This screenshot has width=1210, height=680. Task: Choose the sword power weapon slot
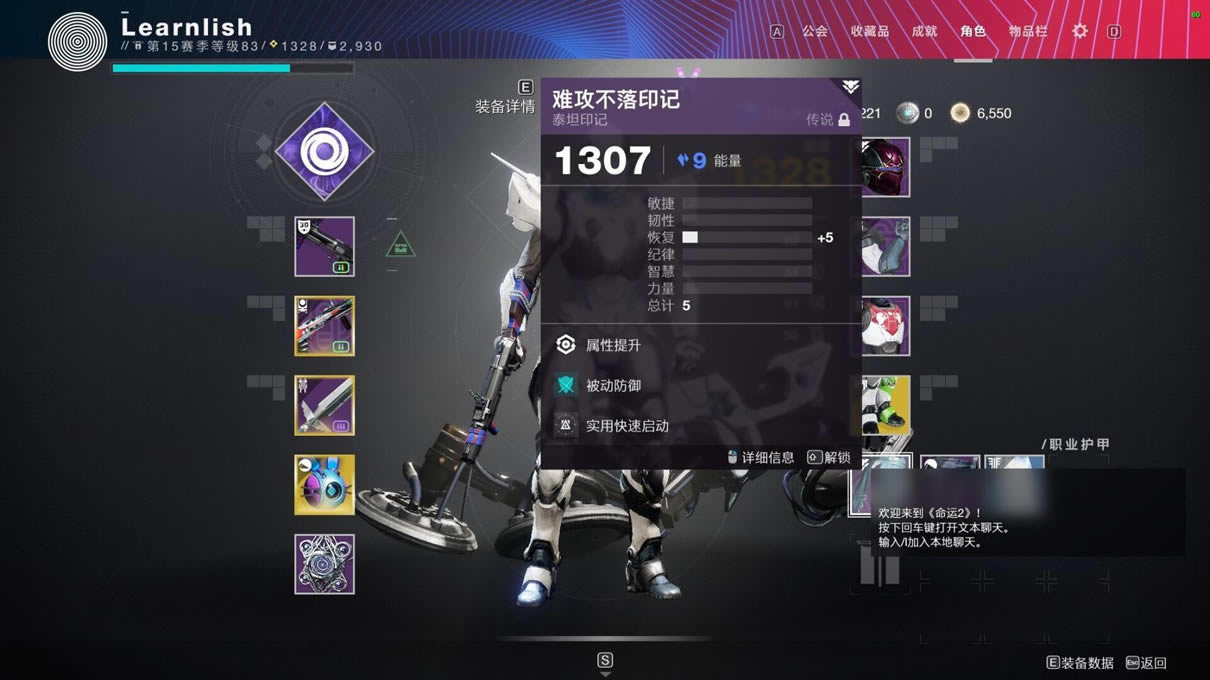tap(324, 405)
